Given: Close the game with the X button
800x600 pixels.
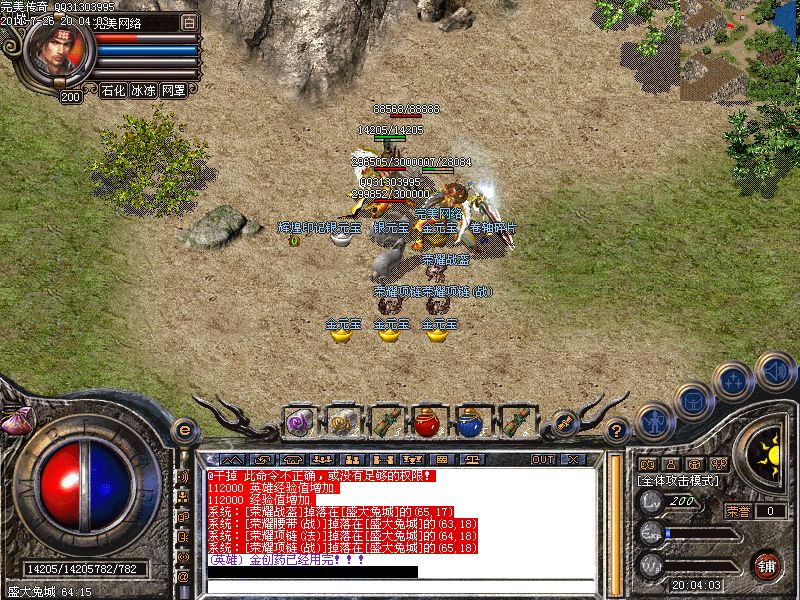Looking at the screenshot, I should coord(573,459).
